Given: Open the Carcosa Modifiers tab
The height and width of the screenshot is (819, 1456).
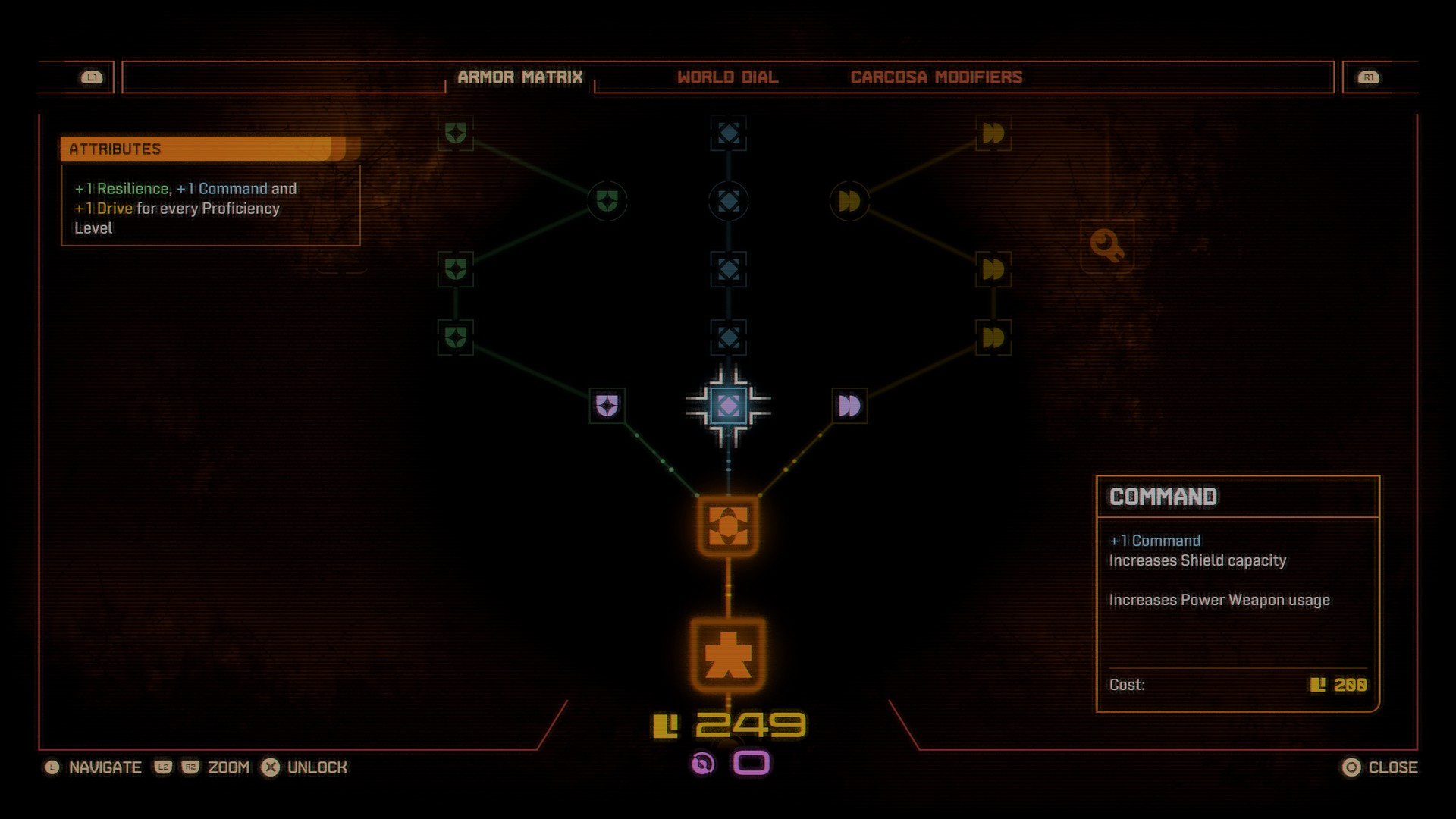Looking at the screenshot, I should coord(937,77).
